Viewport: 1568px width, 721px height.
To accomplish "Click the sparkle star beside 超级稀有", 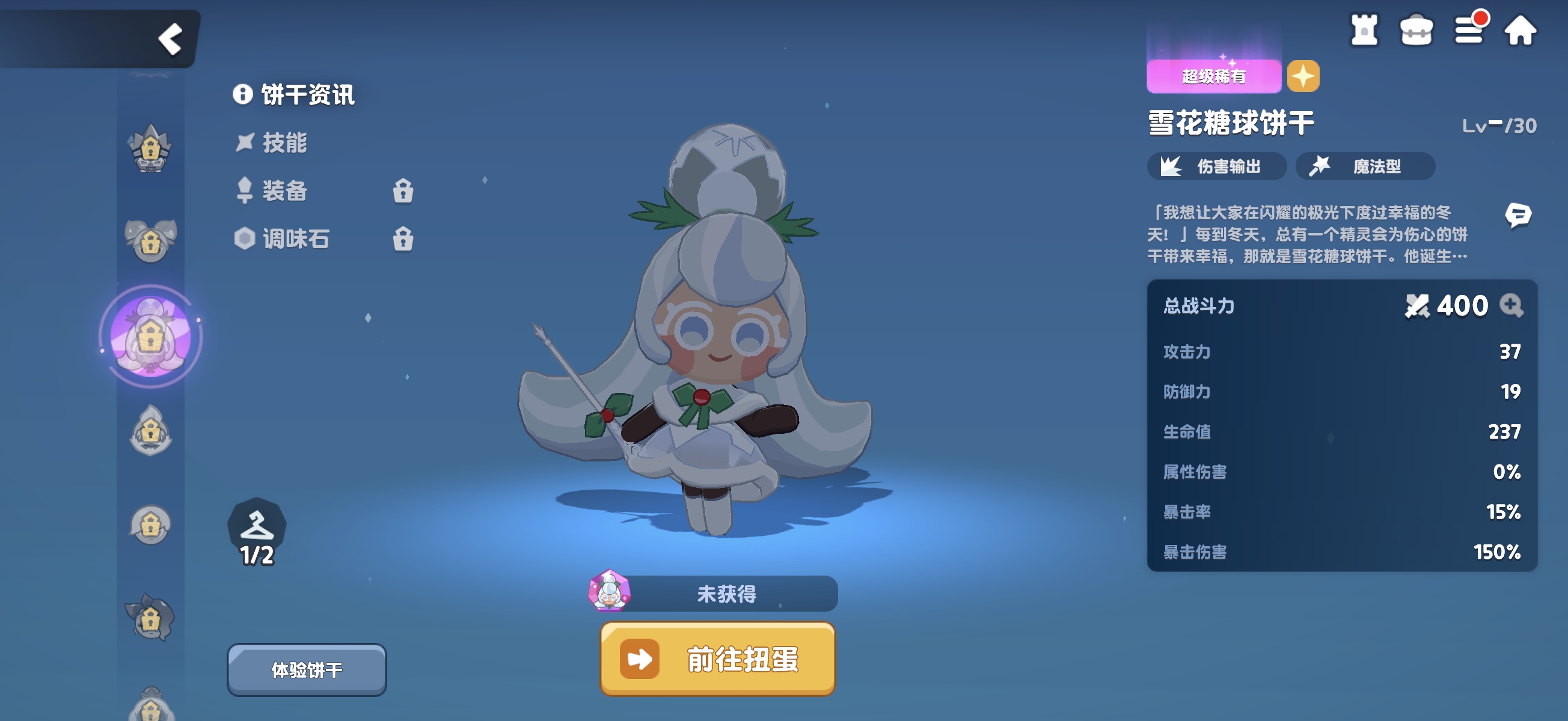I will [x=1303, y=76].
